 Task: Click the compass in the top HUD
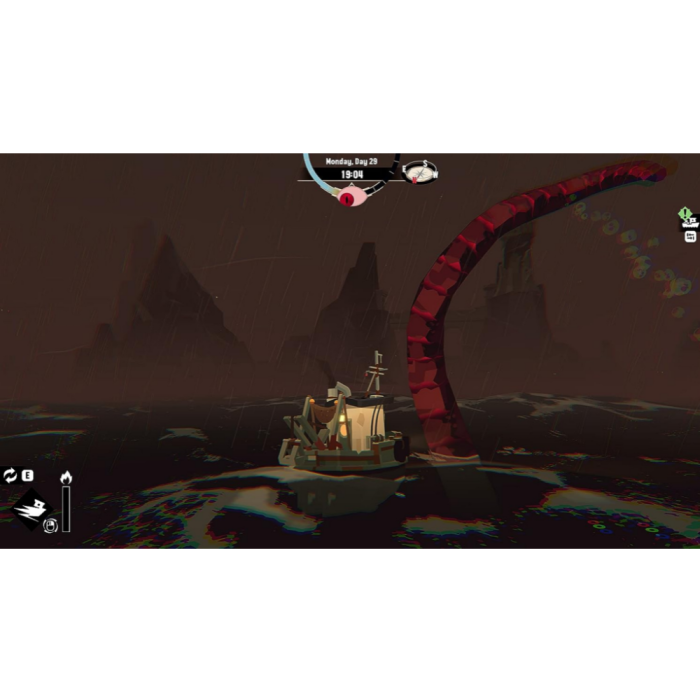pyautogui.click(x=421, y=172)
